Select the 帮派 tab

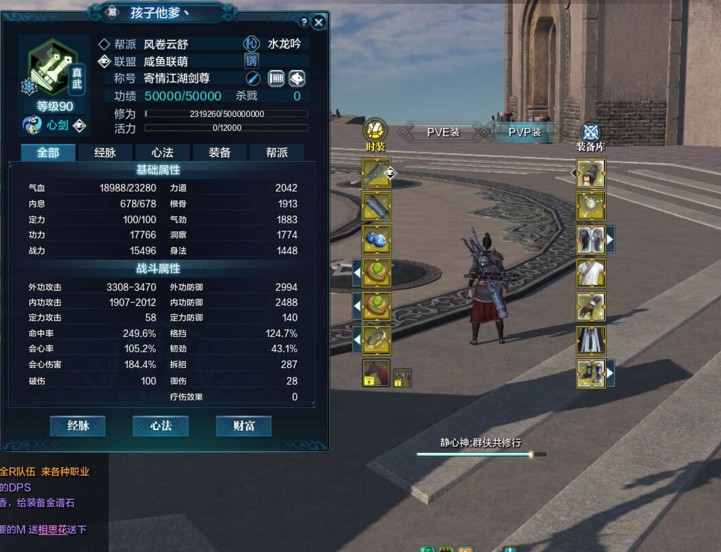(x=276, y=152)
